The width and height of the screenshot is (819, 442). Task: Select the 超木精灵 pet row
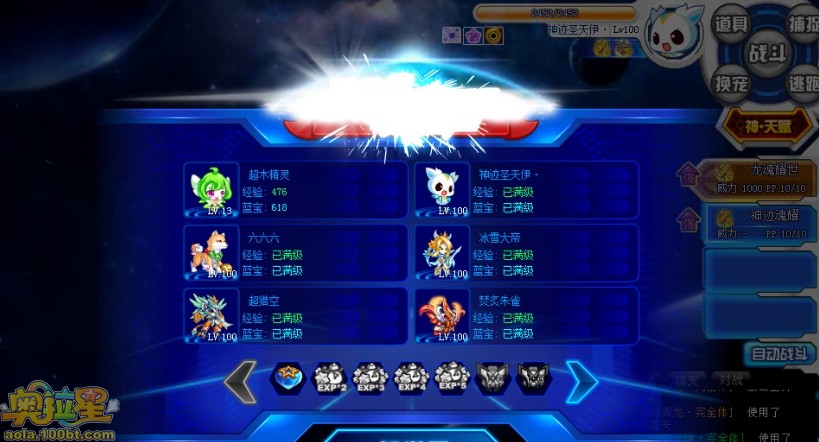pos(296,189)
